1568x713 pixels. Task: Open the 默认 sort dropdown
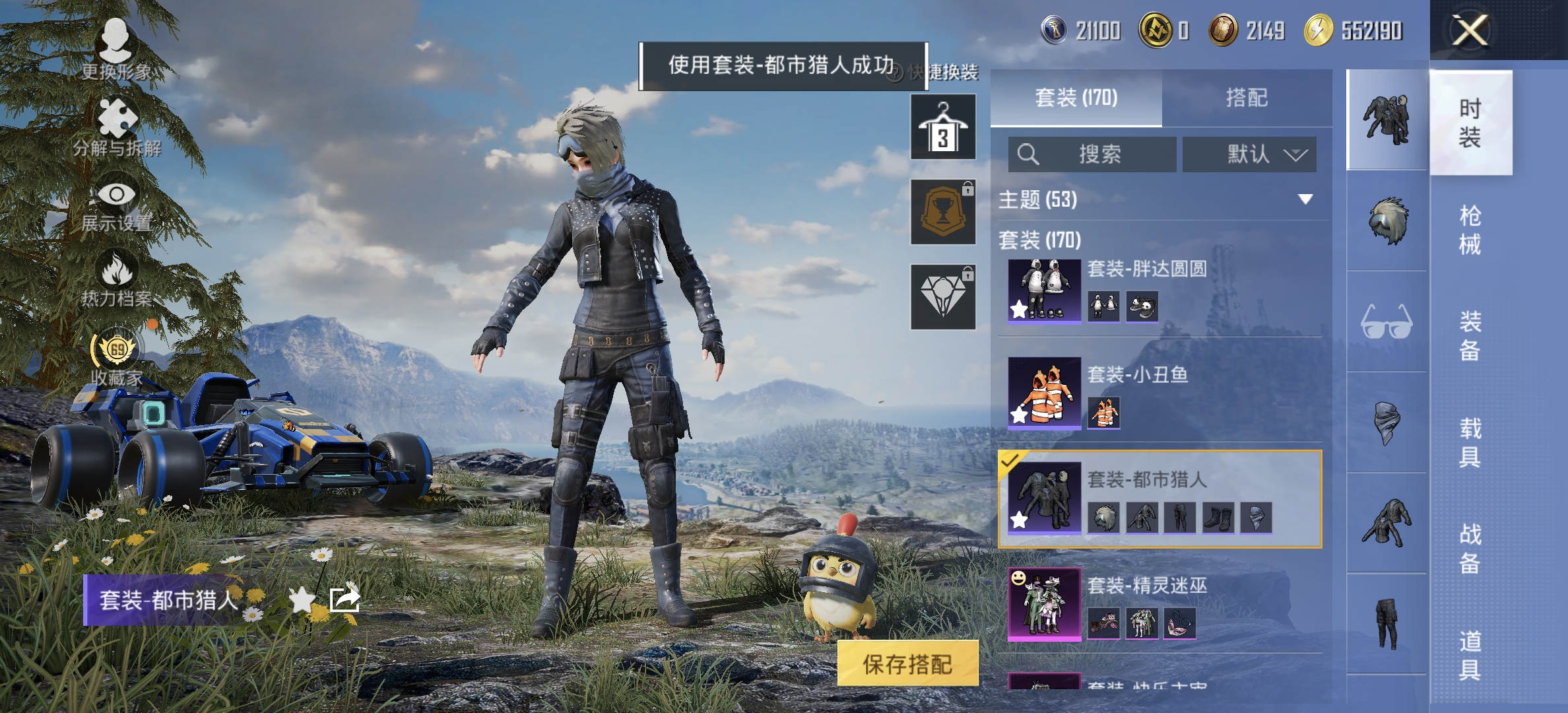click(1249, 154)
